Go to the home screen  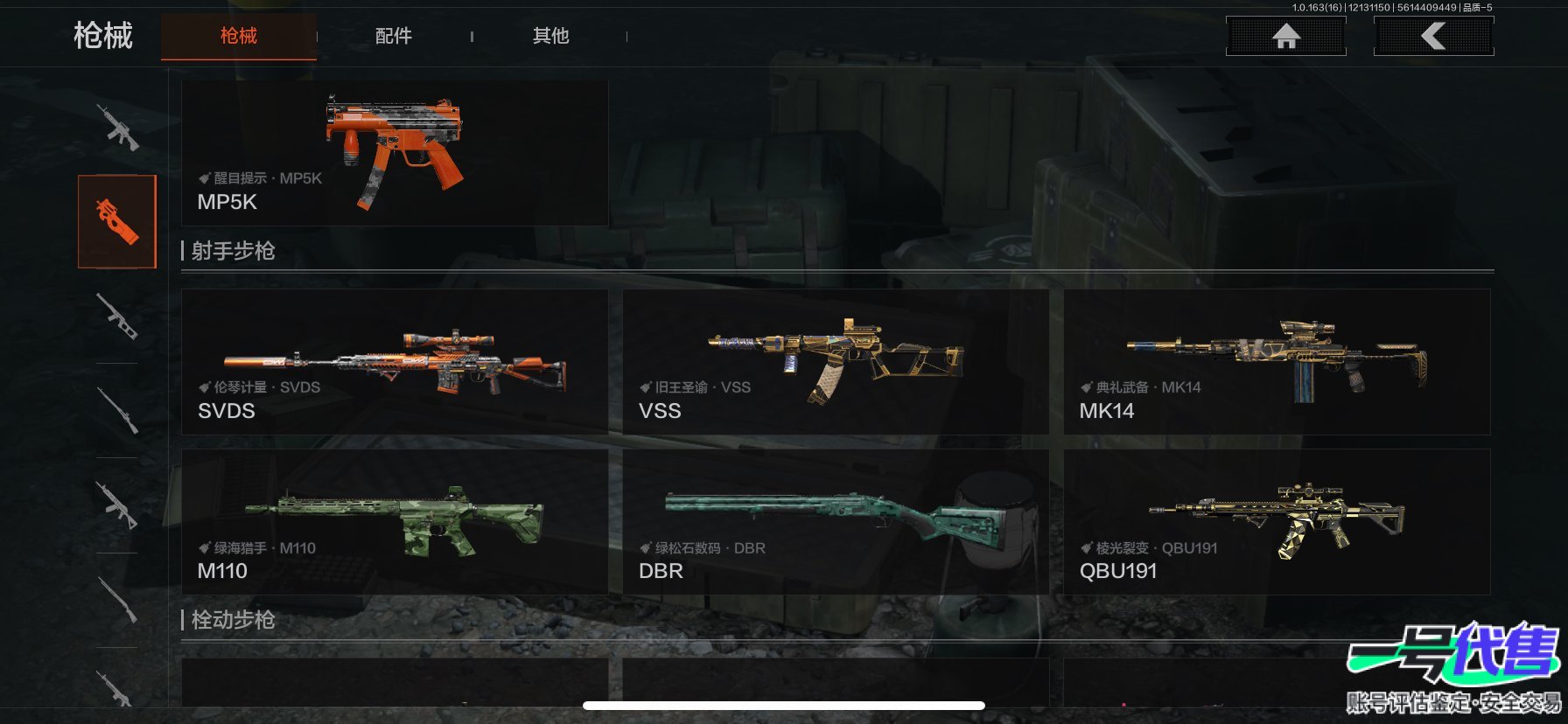(1285, 36)
